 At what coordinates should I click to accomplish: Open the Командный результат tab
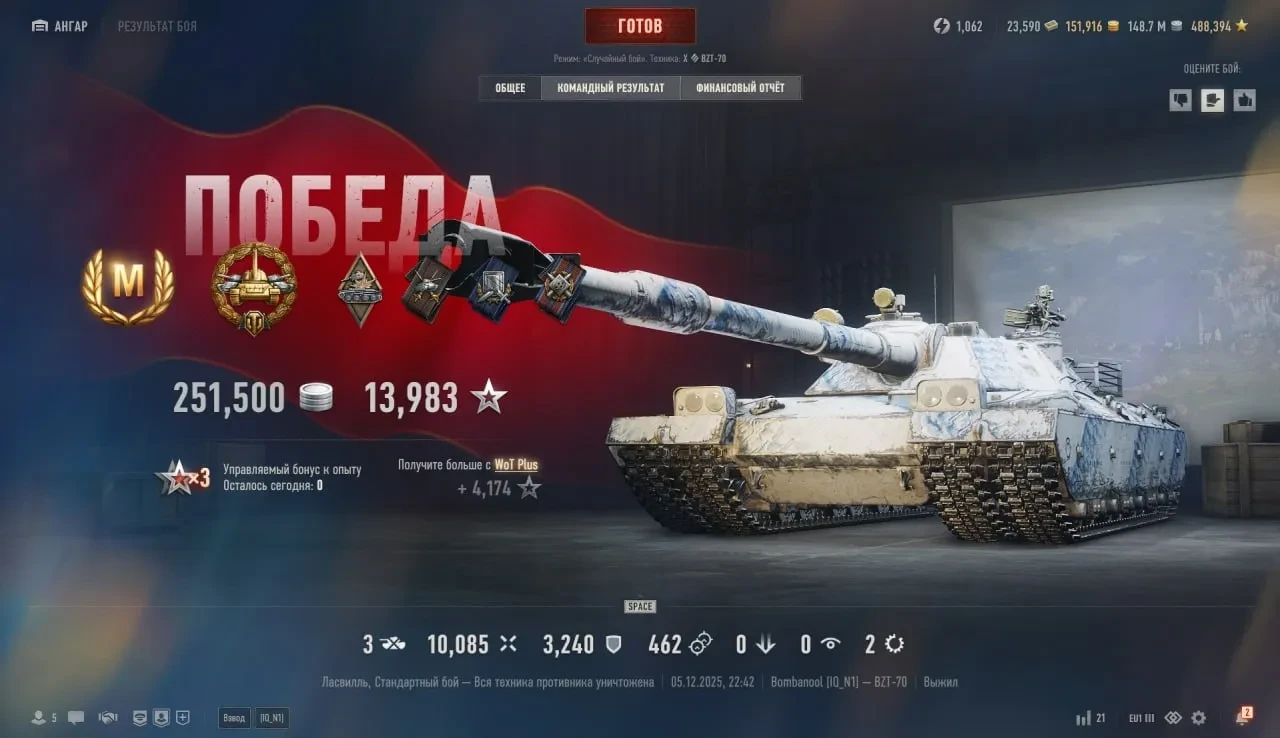610,88
